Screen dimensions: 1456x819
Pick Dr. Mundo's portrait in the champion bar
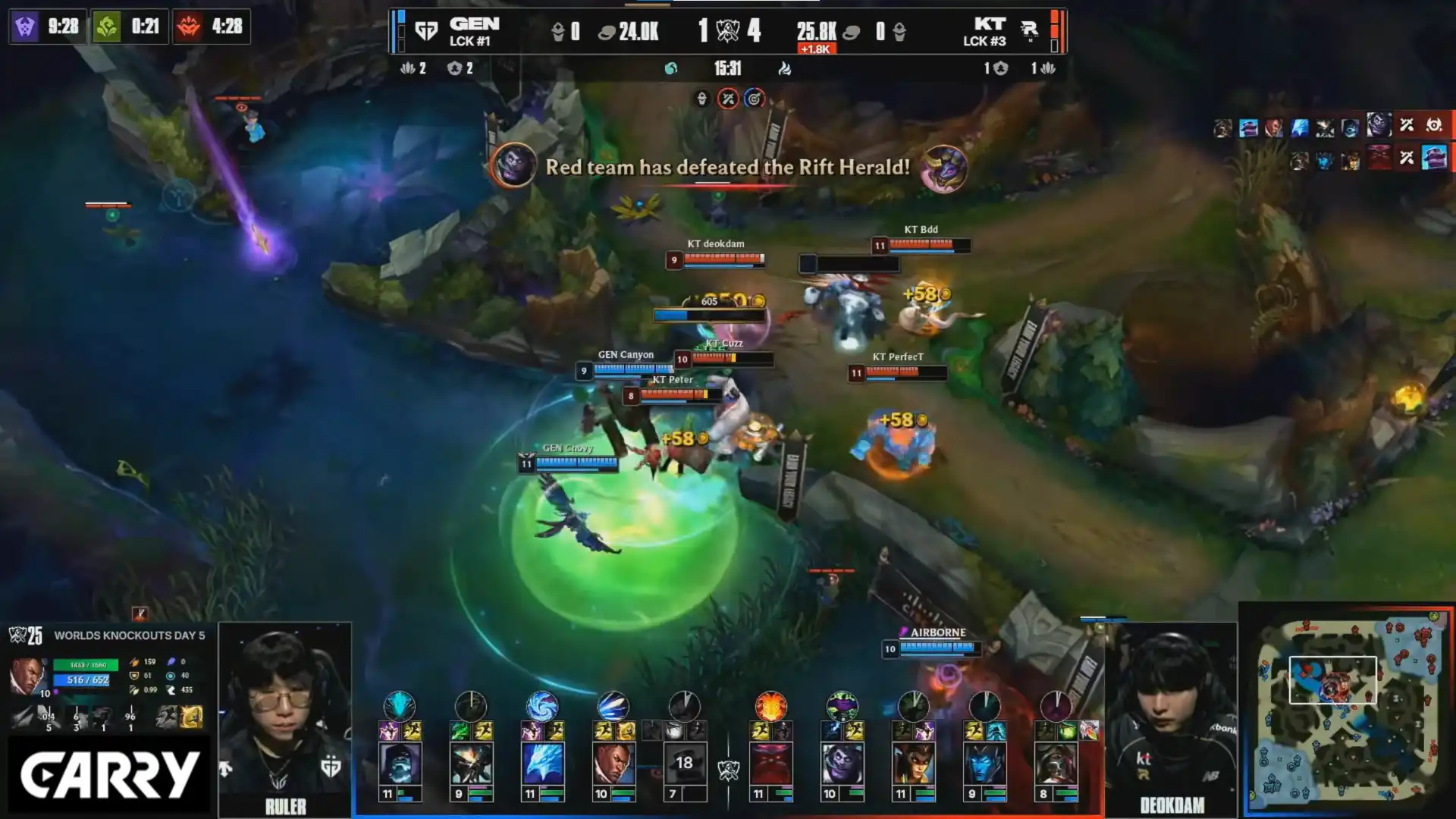click(842, 763)
